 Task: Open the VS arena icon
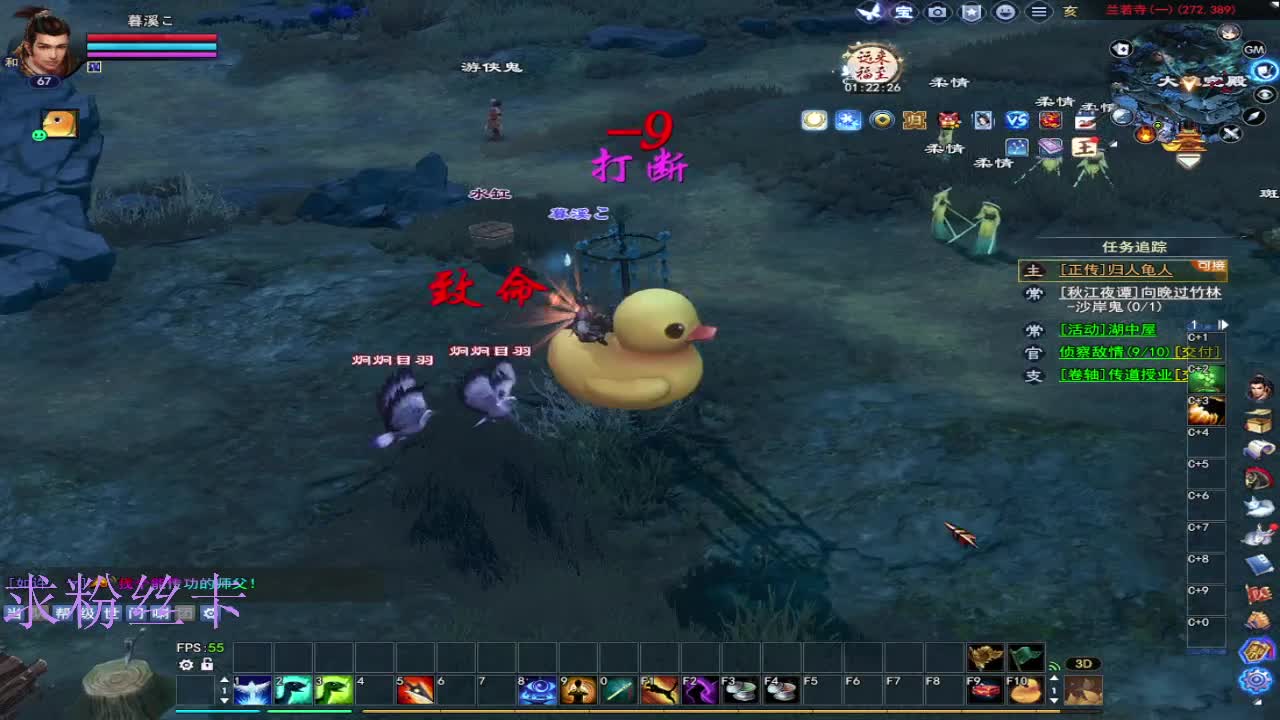tap(1016, 121)
